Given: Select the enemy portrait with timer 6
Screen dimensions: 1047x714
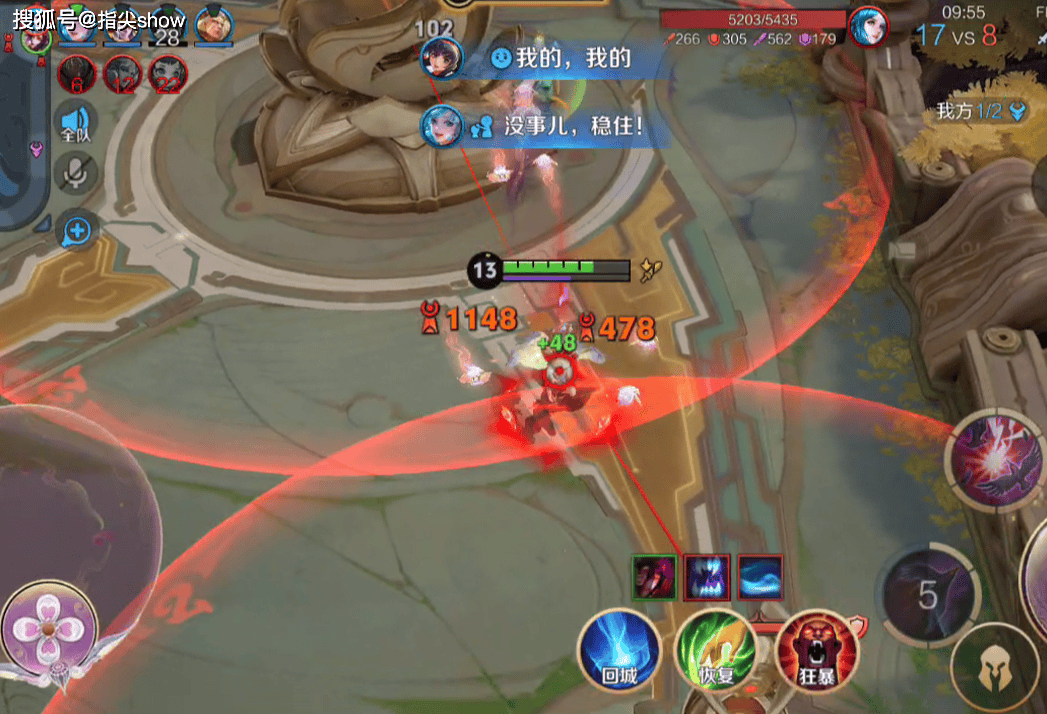Looking at the screenshot, I should coord(76,74).
